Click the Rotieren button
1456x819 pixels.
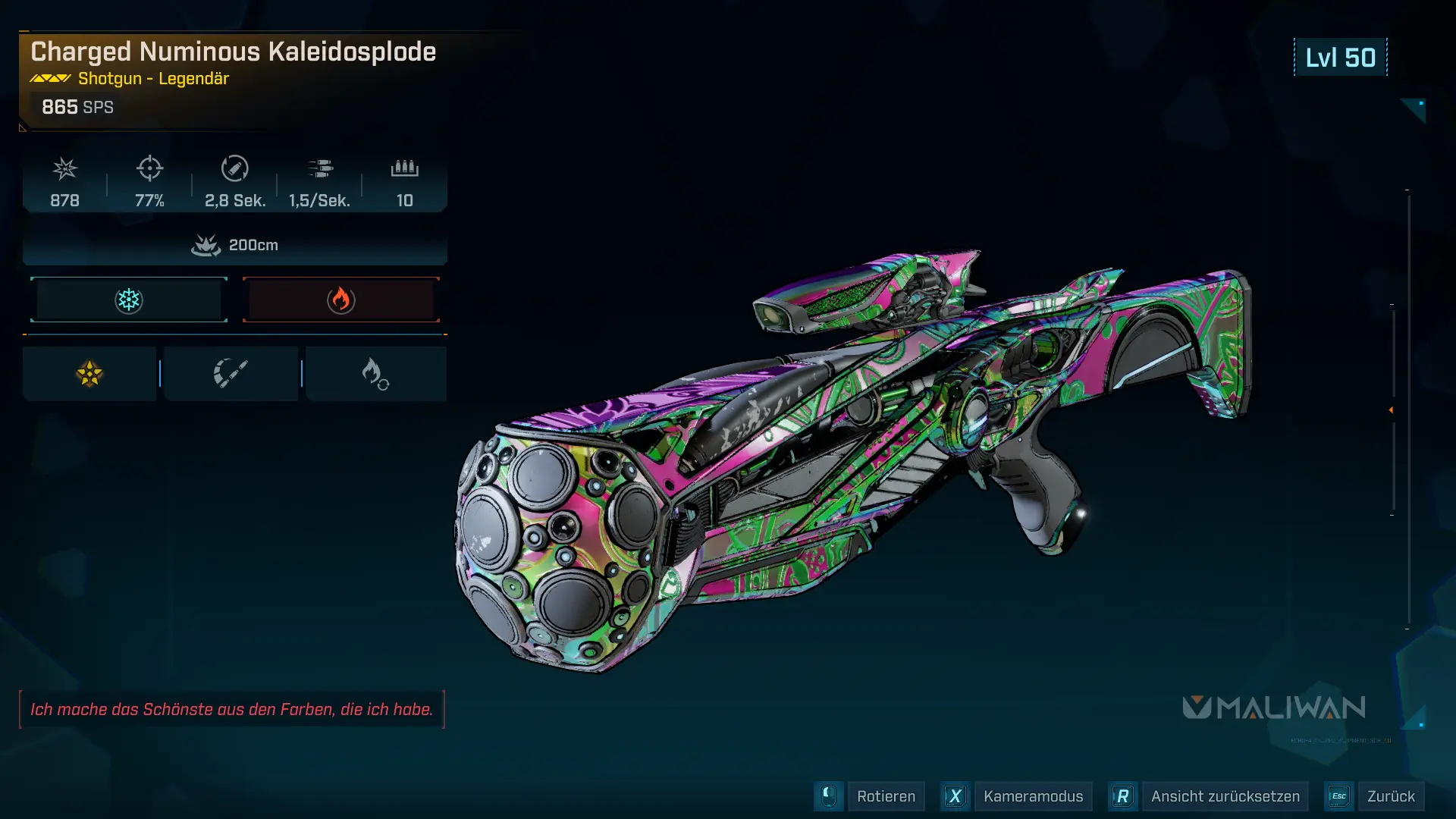[x=885, y=796]
